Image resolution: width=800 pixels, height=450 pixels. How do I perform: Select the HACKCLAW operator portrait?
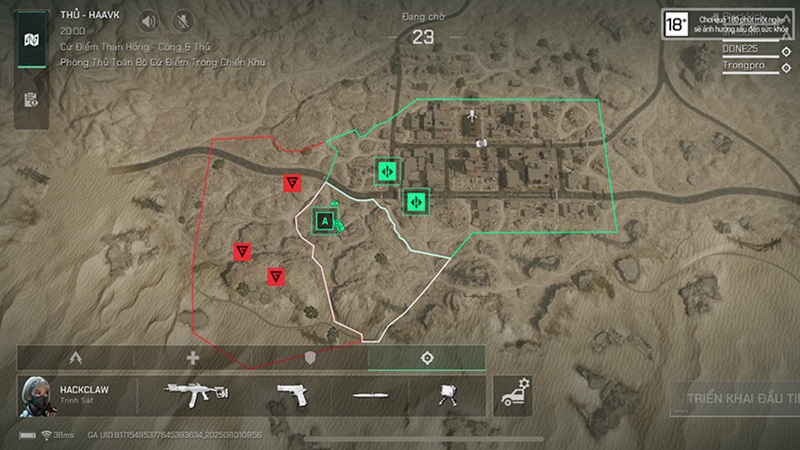coord(35,397)
